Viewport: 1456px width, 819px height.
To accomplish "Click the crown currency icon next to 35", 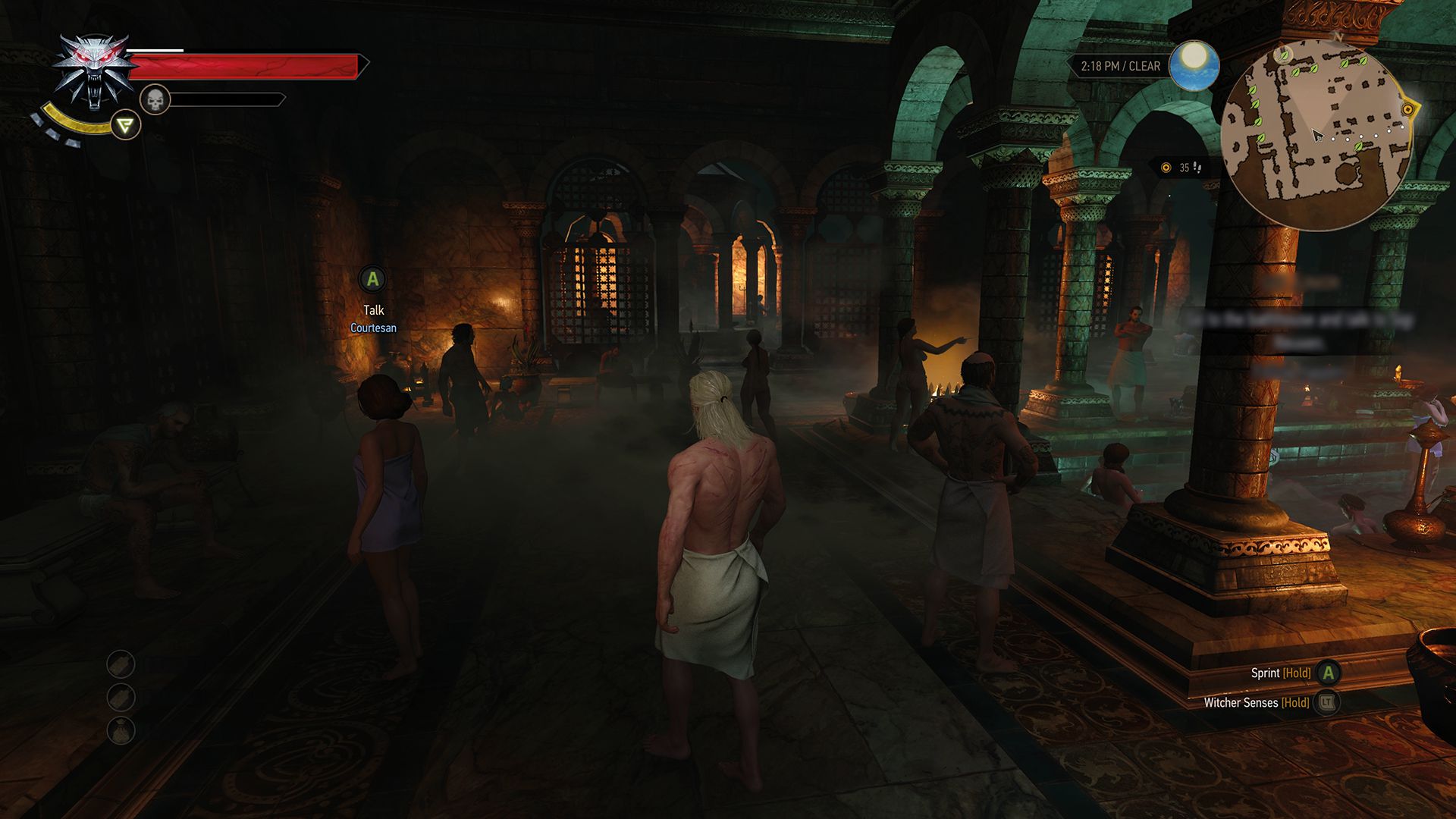I will (1167, 168).
